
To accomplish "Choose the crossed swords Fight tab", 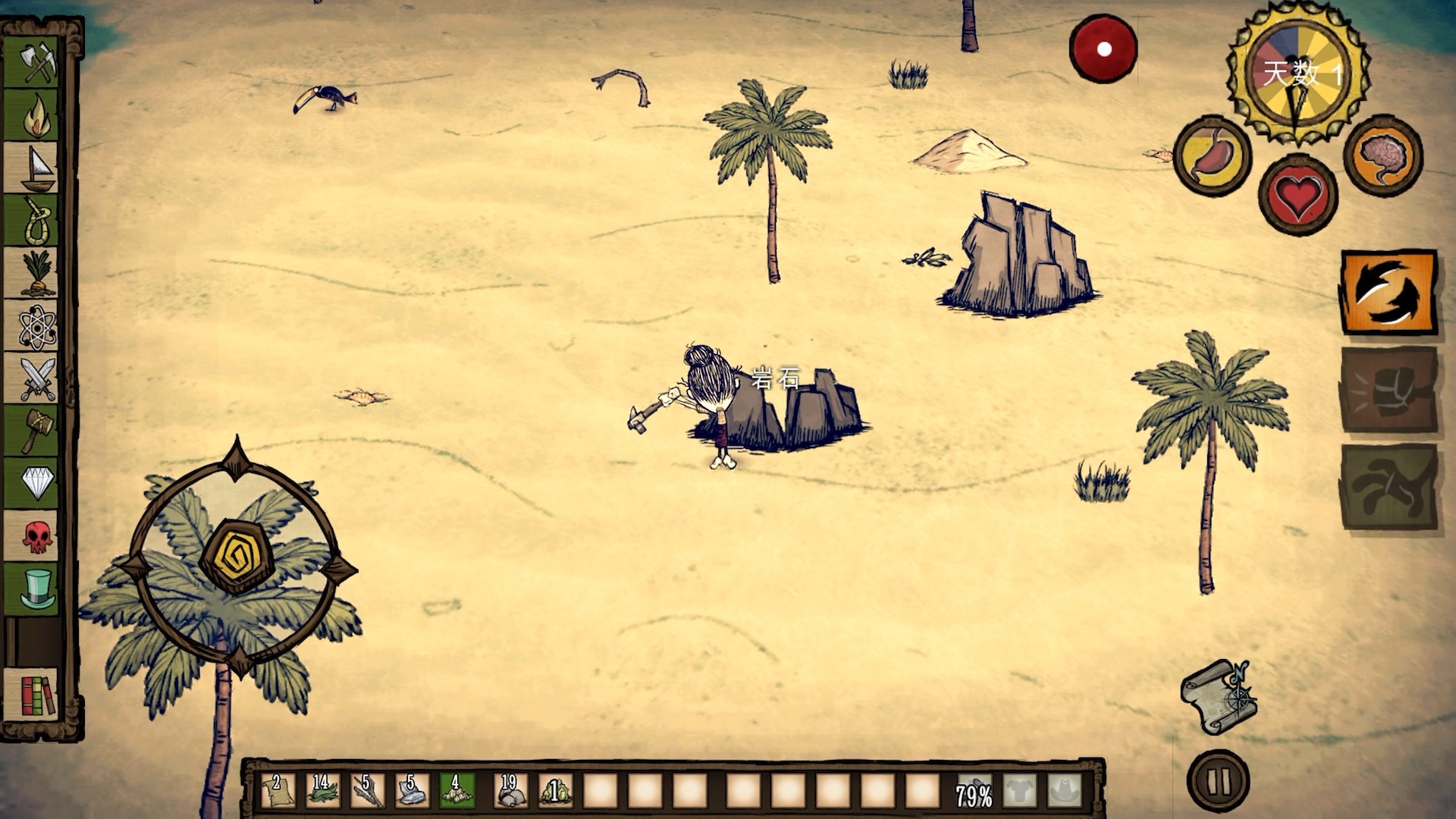I will [x=36, y=378].
